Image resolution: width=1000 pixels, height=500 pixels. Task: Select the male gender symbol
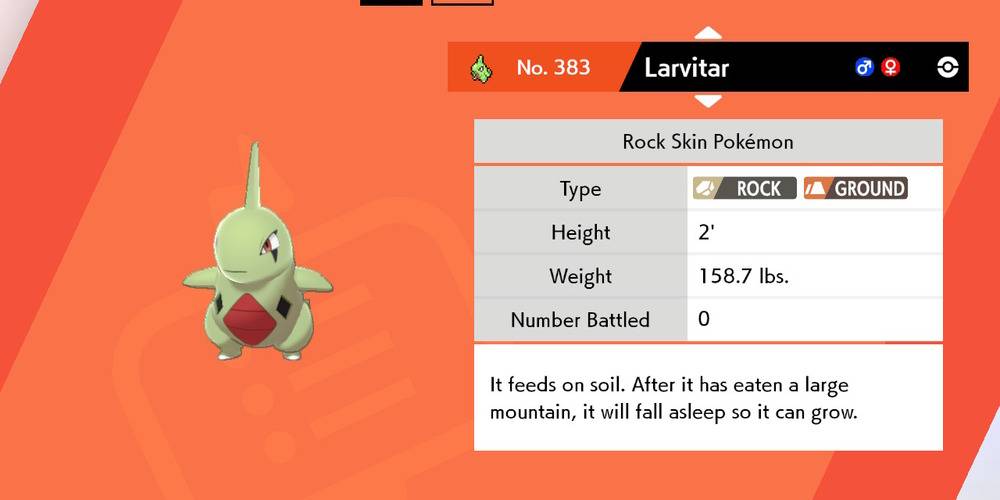[x=864, y=67]
